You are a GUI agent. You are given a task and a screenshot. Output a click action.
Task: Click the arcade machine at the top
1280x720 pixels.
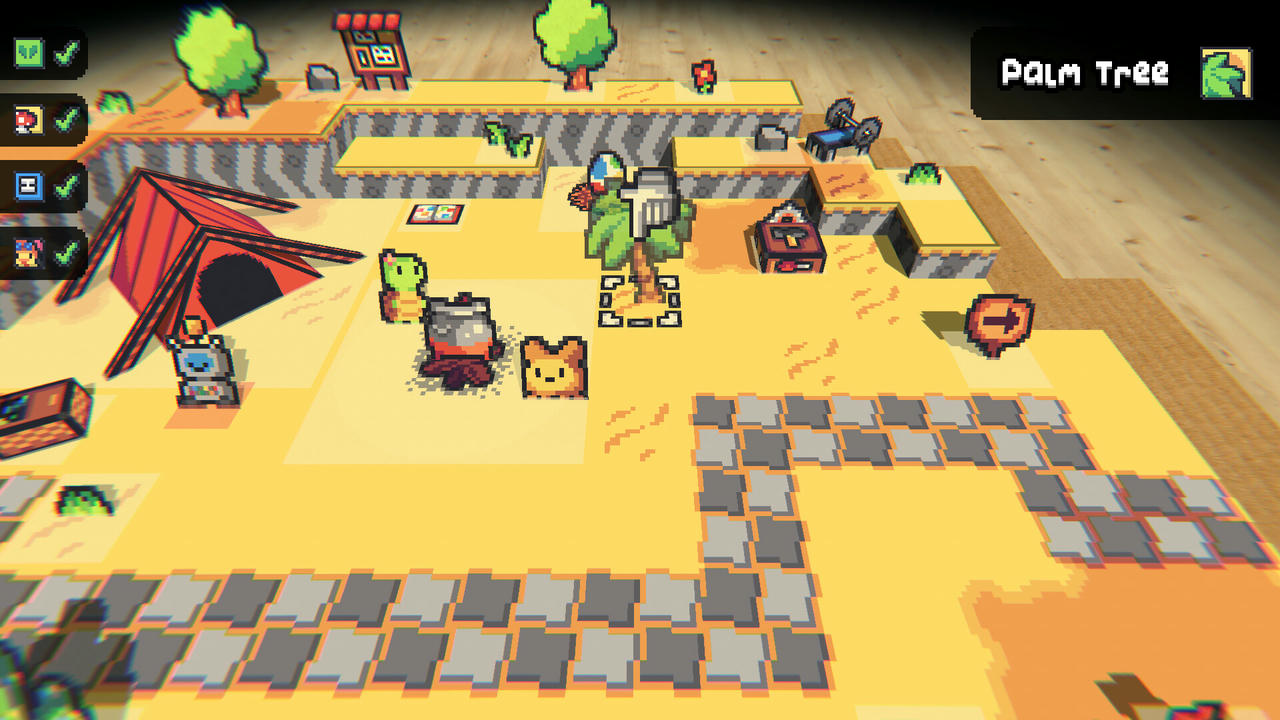pyautogui.click(x=370, y=45)
